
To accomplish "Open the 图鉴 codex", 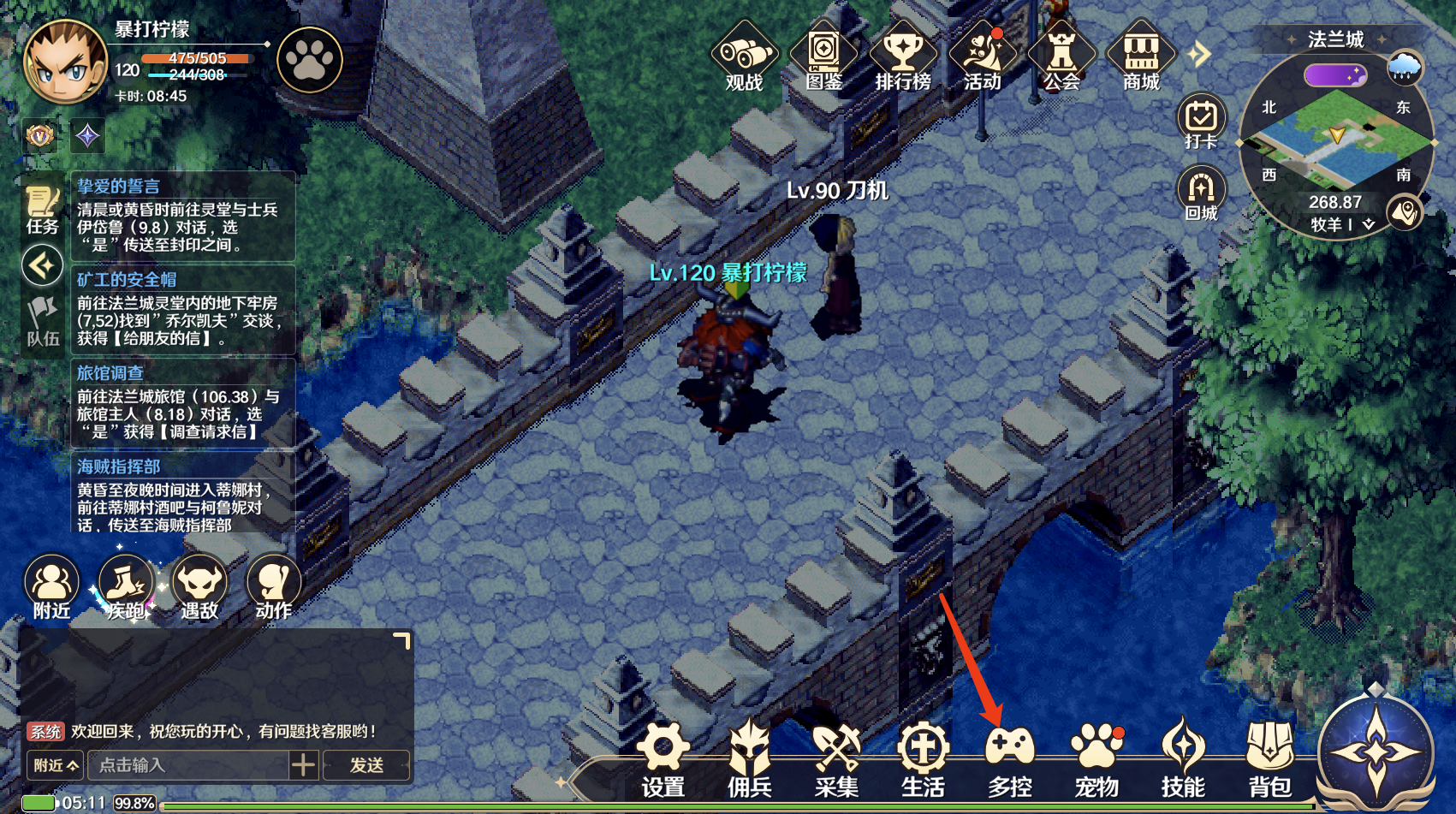I will (823, 58).
